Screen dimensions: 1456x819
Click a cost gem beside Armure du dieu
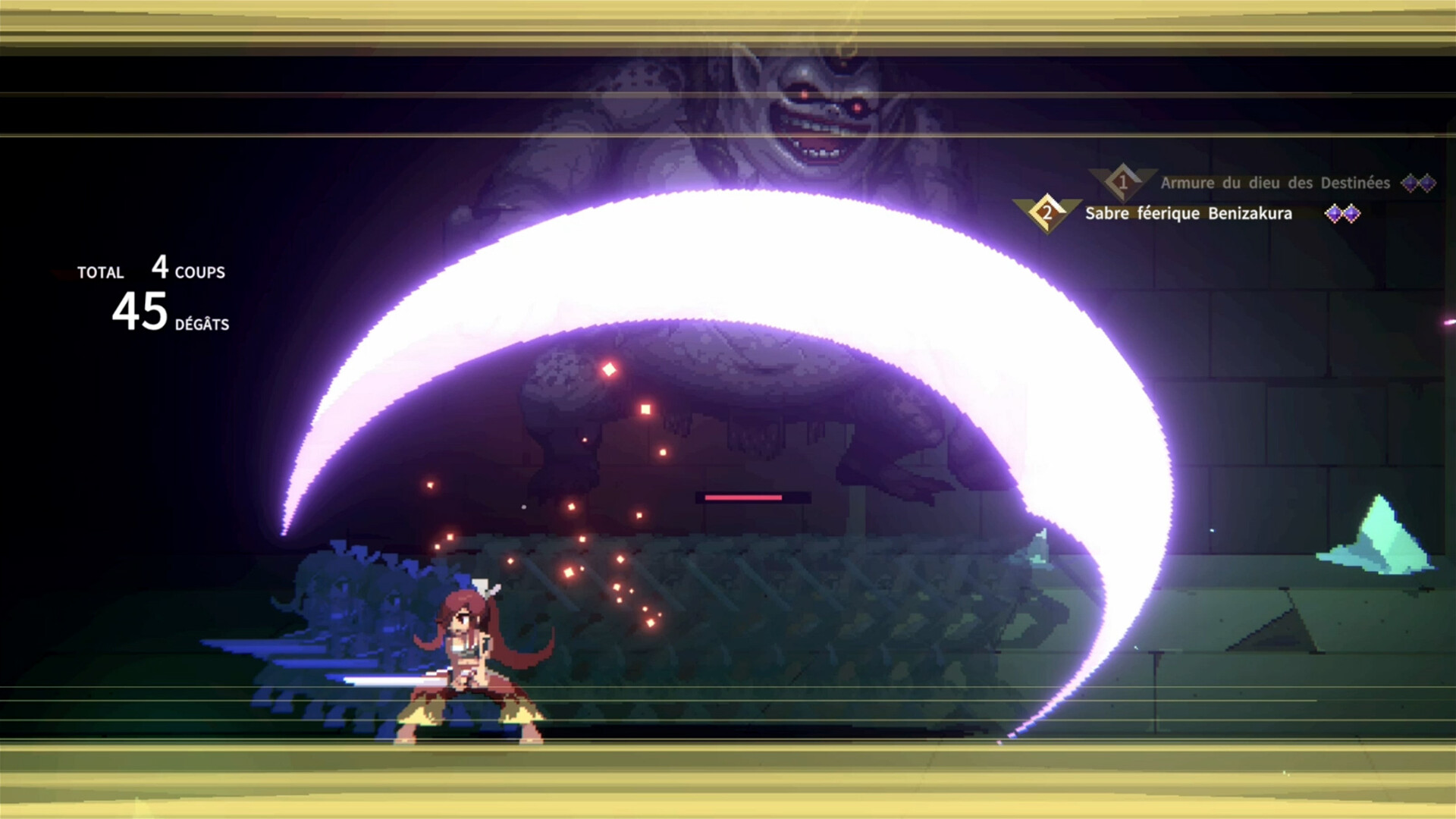click(x=1412, y=183)
